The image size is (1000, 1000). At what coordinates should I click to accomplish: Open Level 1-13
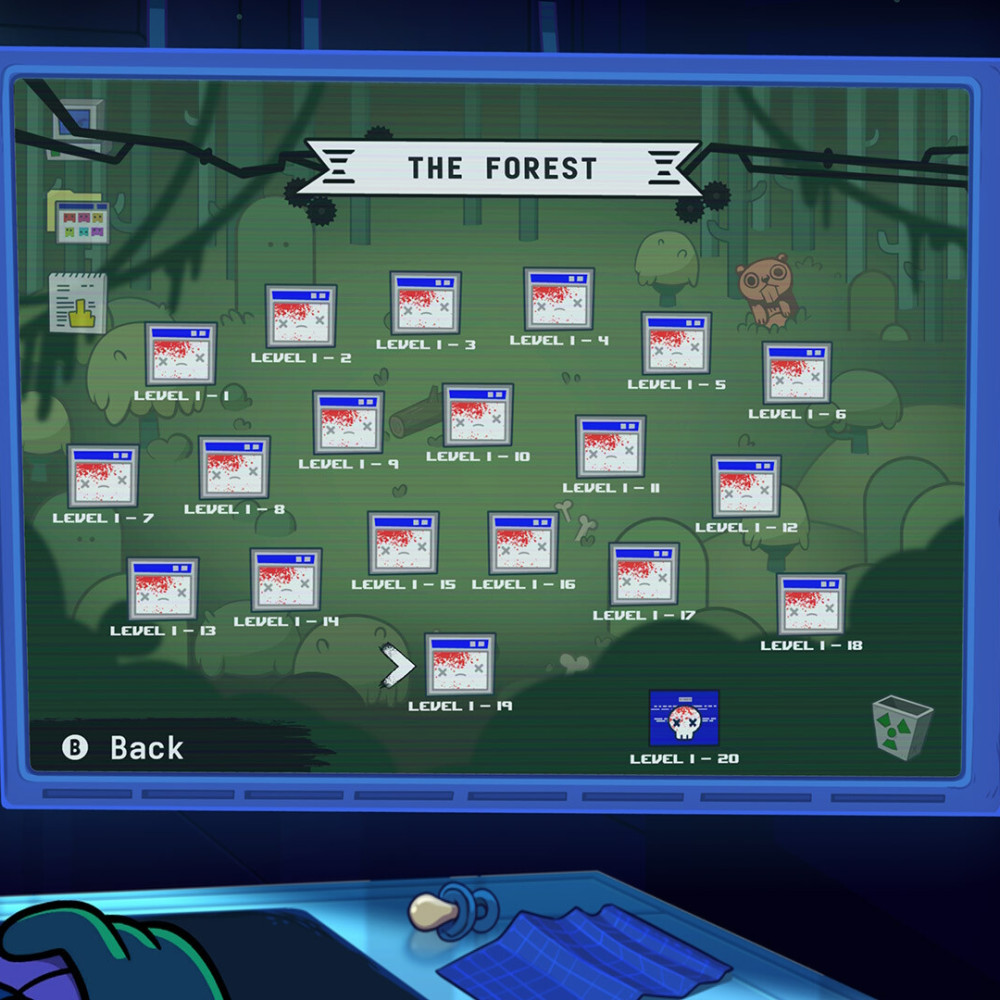[x=163, y=589]
